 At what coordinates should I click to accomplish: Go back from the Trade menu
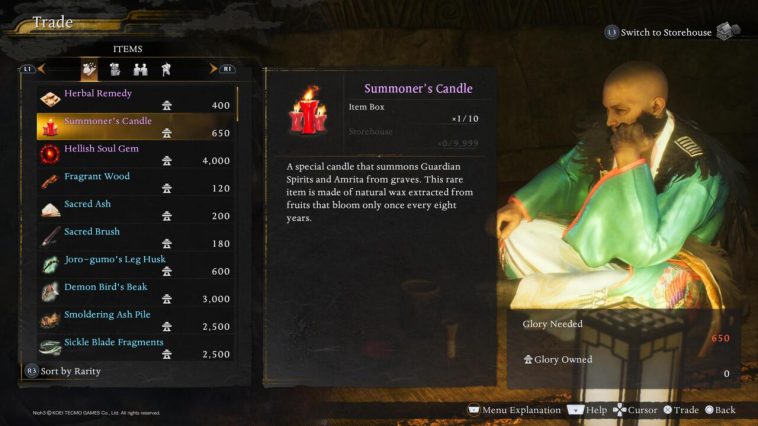tap(718, 410)
